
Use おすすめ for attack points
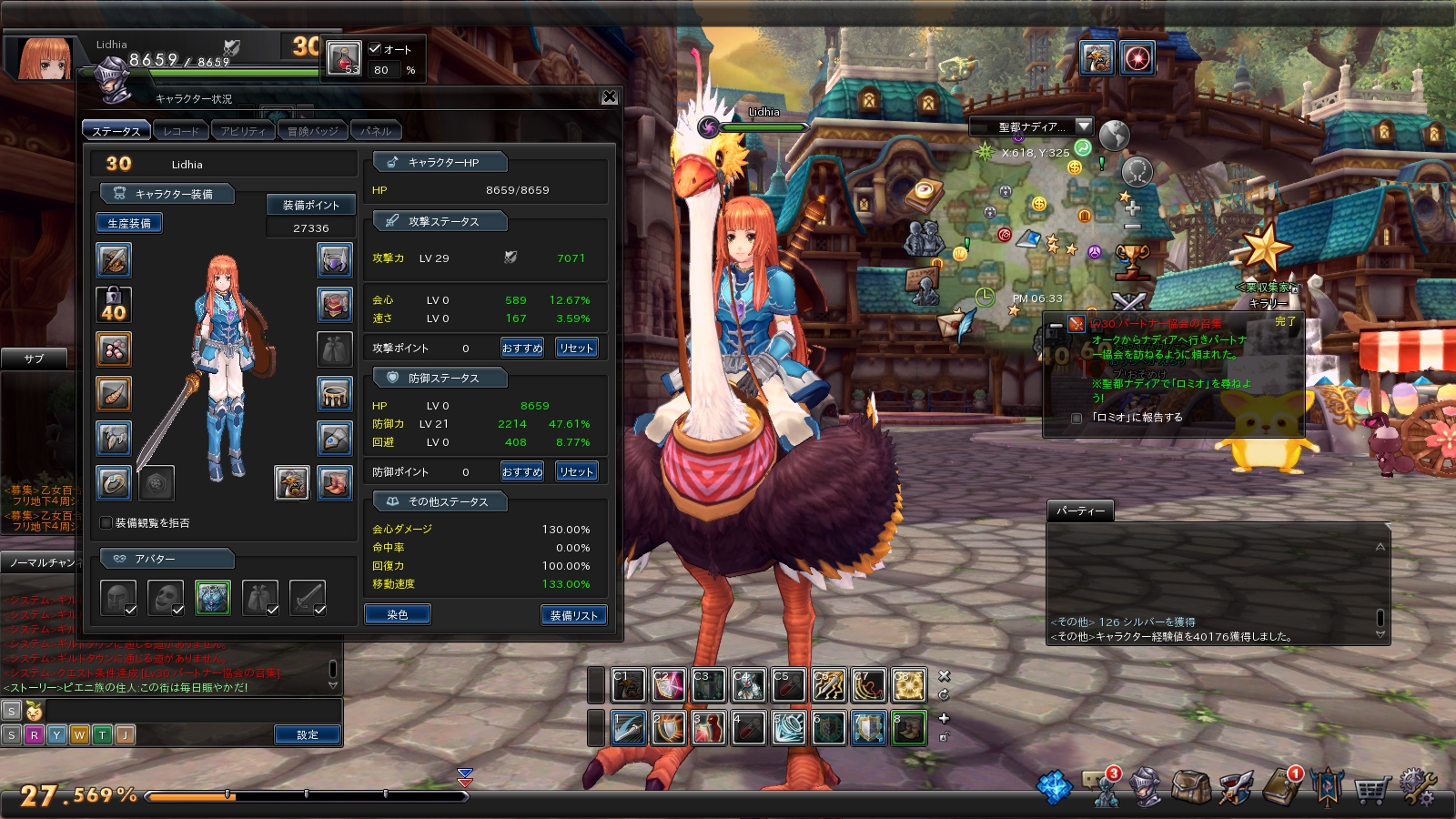click(522, 348)
